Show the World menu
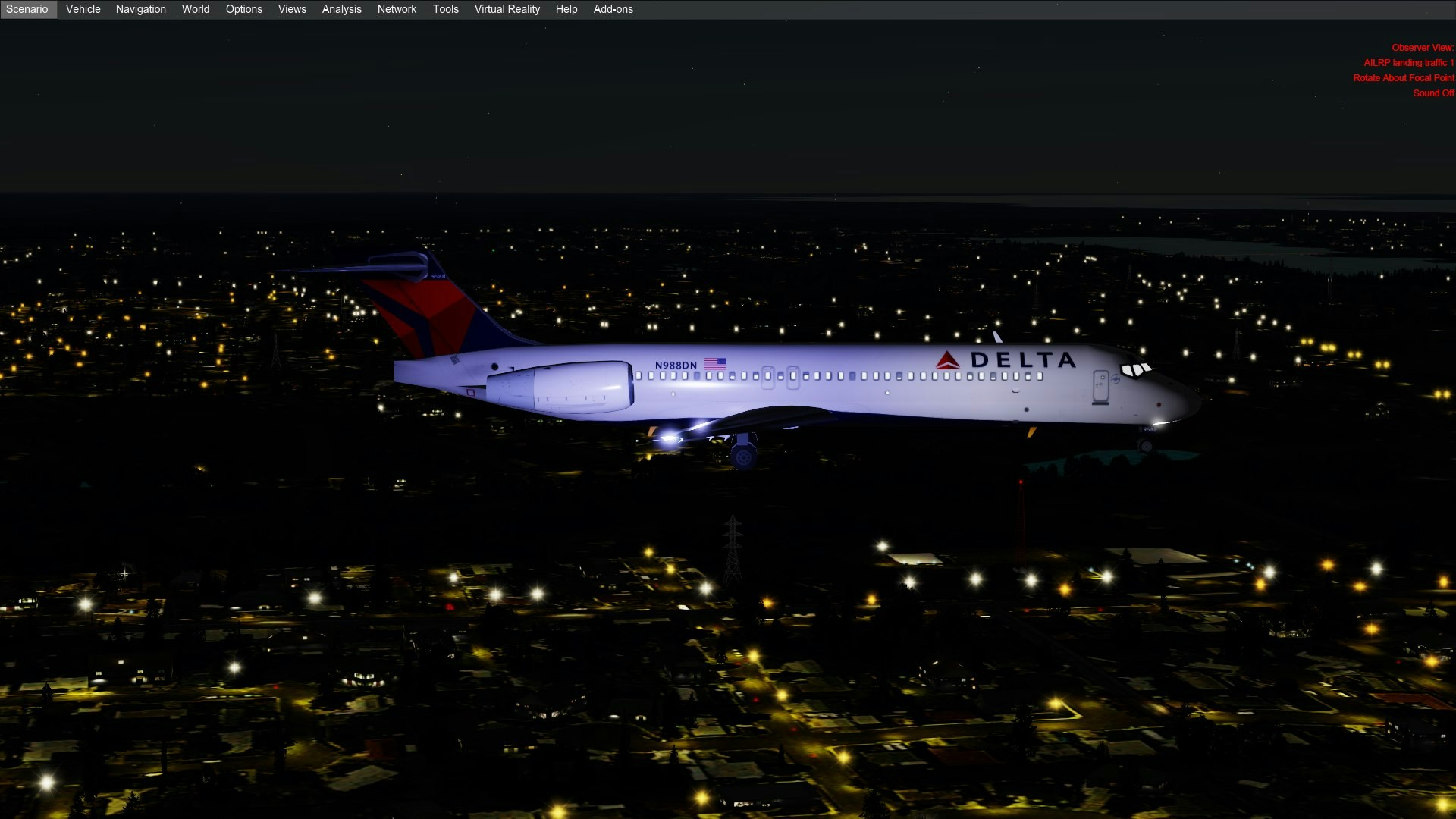The height and width of the screenshot is (819, 1456). pos(195,9)
